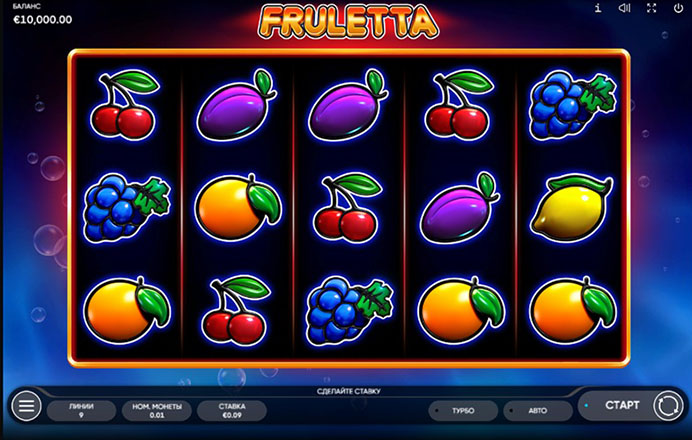Open the bet (СТАВКА) selector

[232, 410]
